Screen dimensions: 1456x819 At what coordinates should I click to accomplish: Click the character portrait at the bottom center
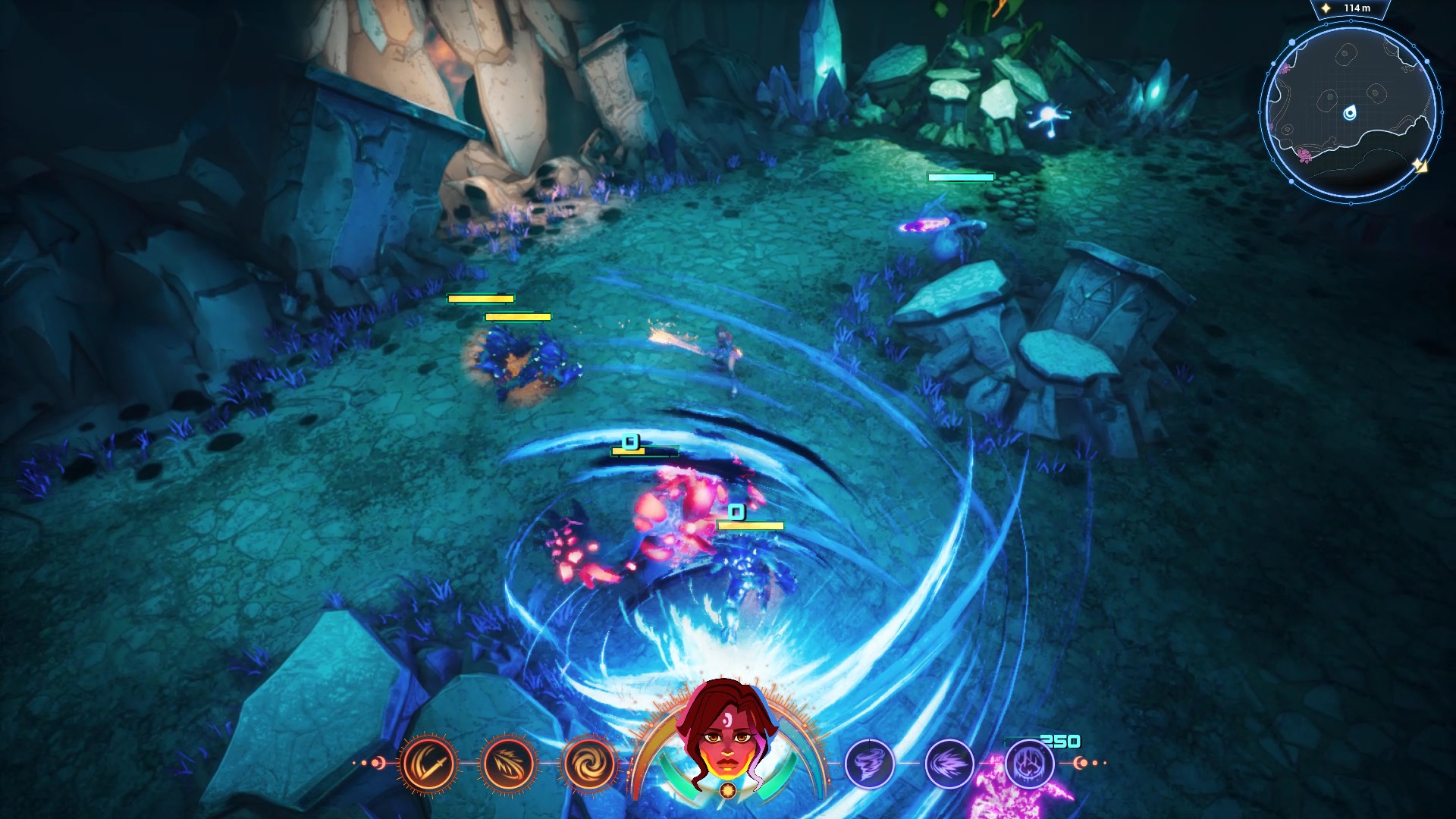[728, 751]
